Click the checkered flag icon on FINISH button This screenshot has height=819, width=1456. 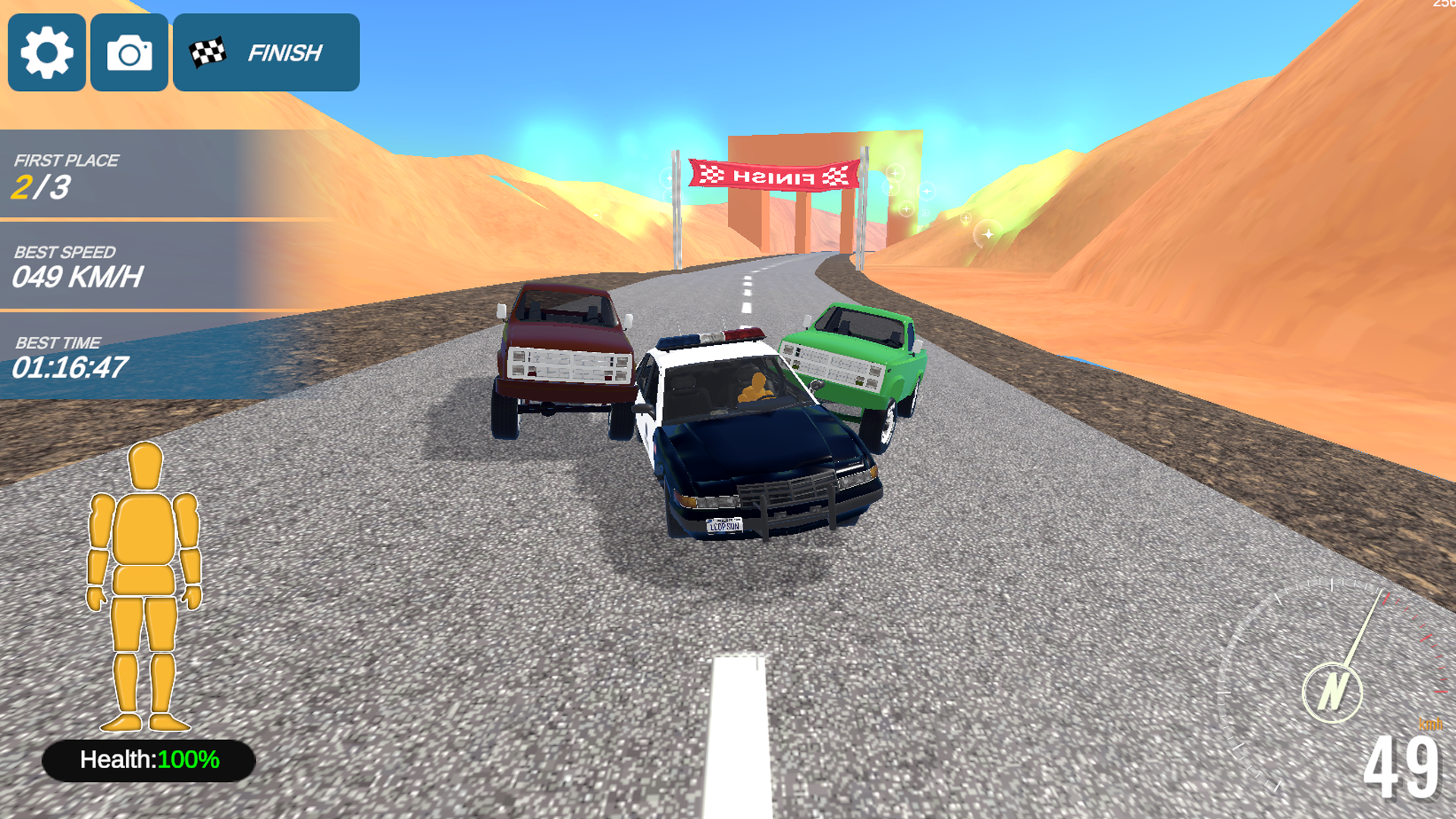pos(206,52)
